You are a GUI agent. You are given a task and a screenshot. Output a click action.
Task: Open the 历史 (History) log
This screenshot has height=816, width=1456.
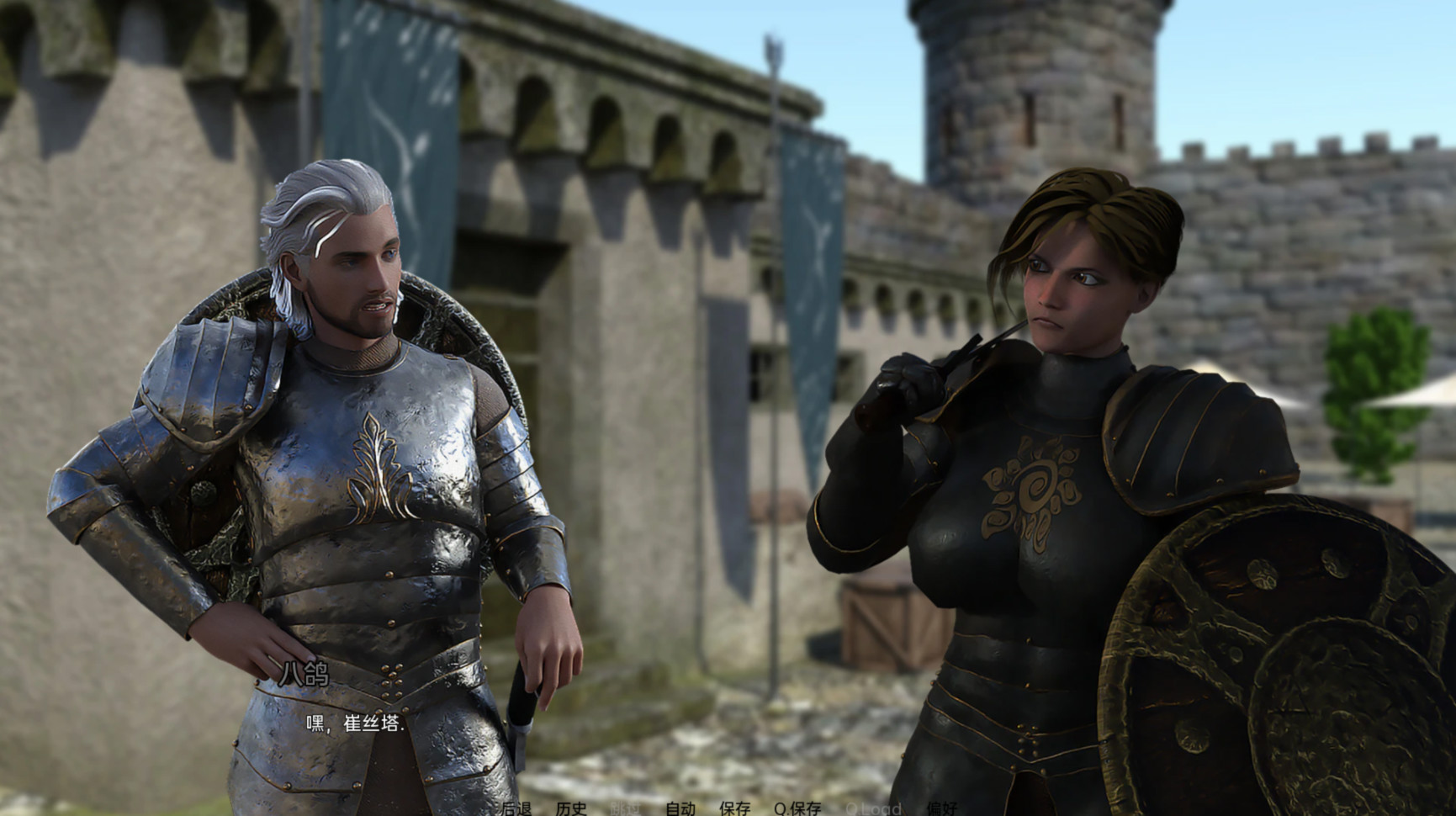point(571,808)
